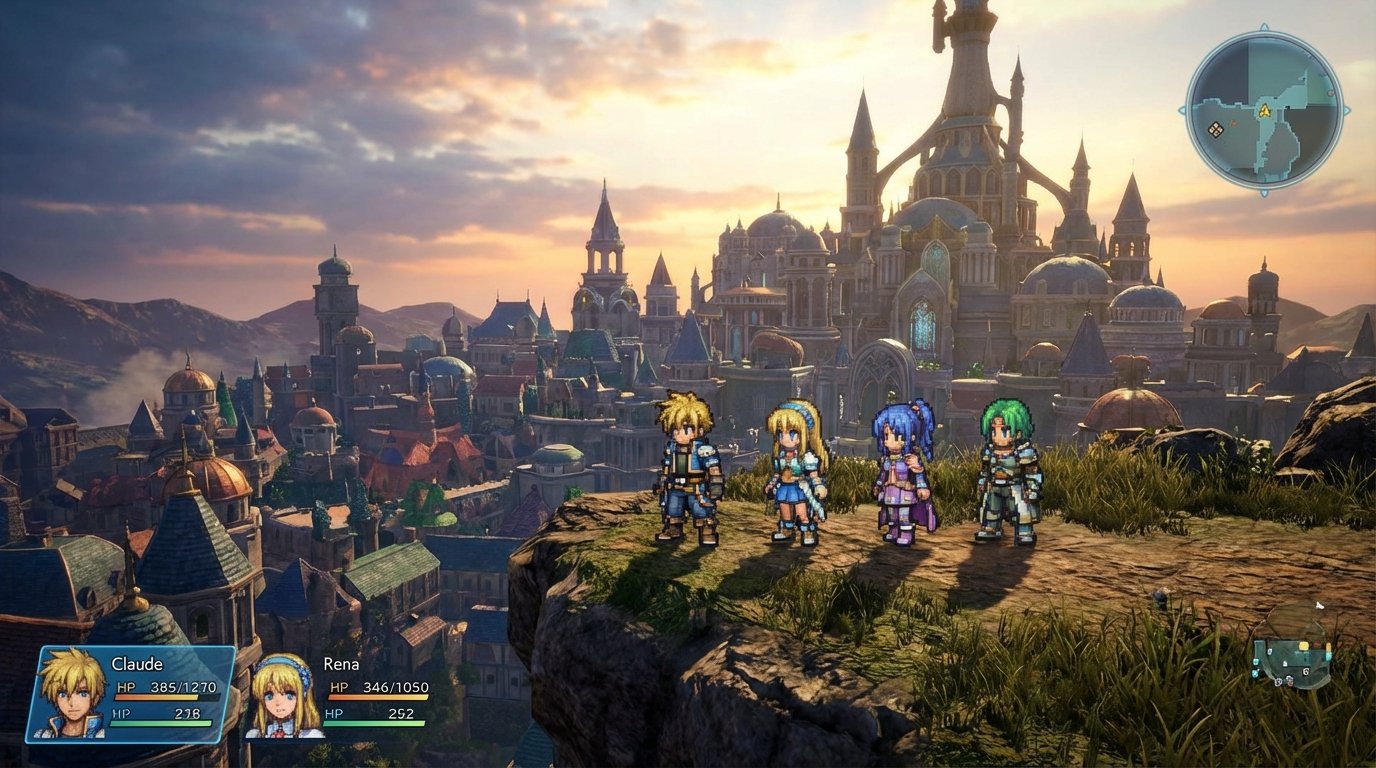1376x768 pixels.
Task: Click the small character marker on the area map
Action: point(1289,680)
